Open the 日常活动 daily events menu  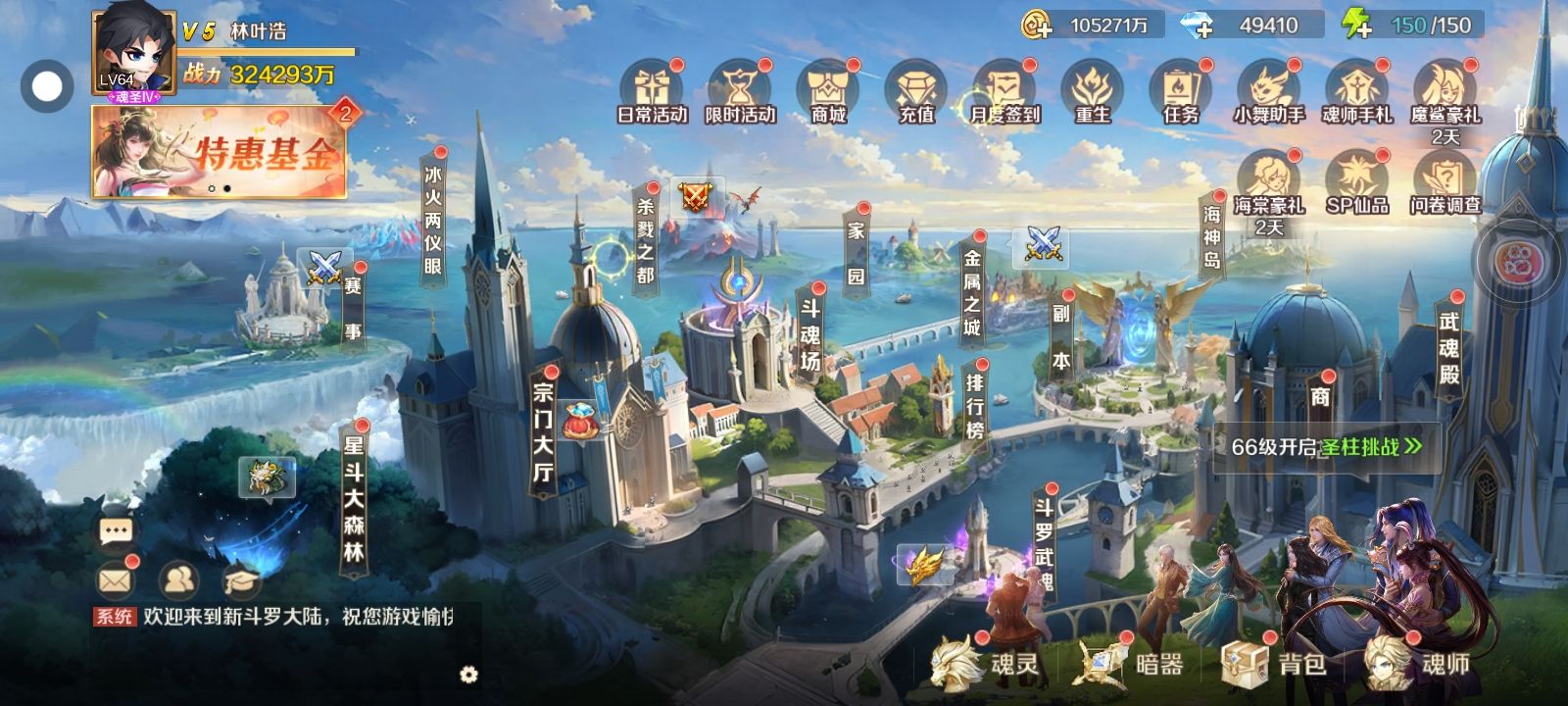click(x=652, y=92)
